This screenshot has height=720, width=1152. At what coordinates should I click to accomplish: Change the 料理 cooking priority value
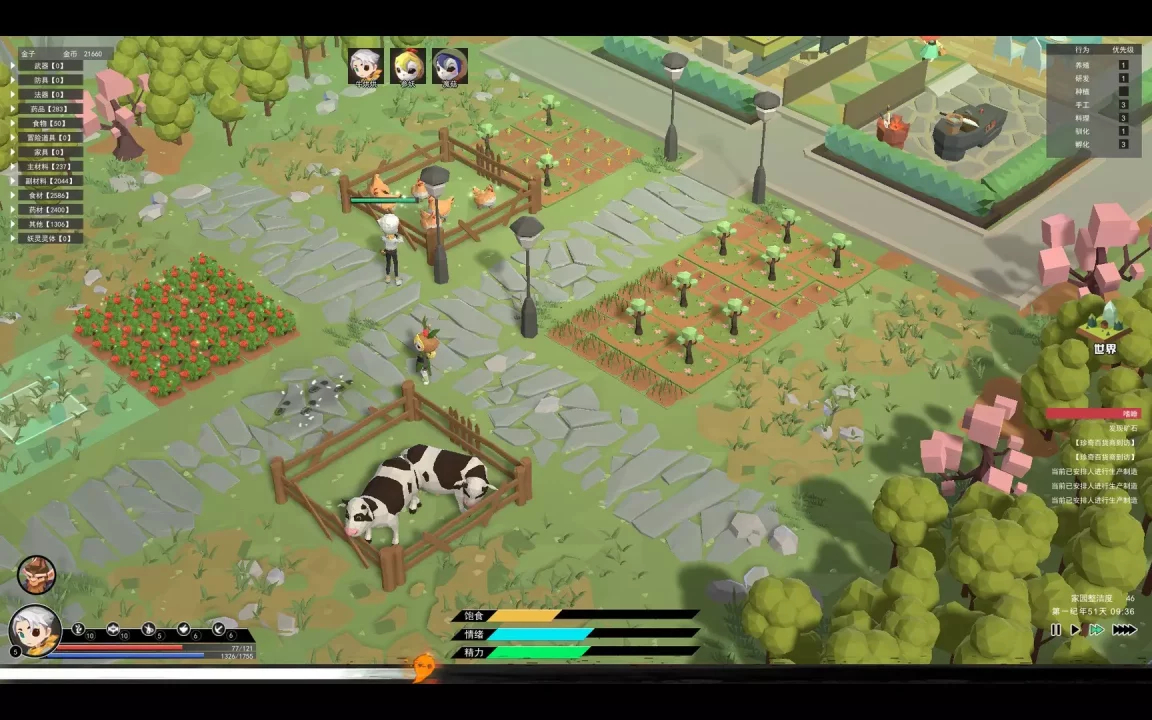tap(1123, 118)
